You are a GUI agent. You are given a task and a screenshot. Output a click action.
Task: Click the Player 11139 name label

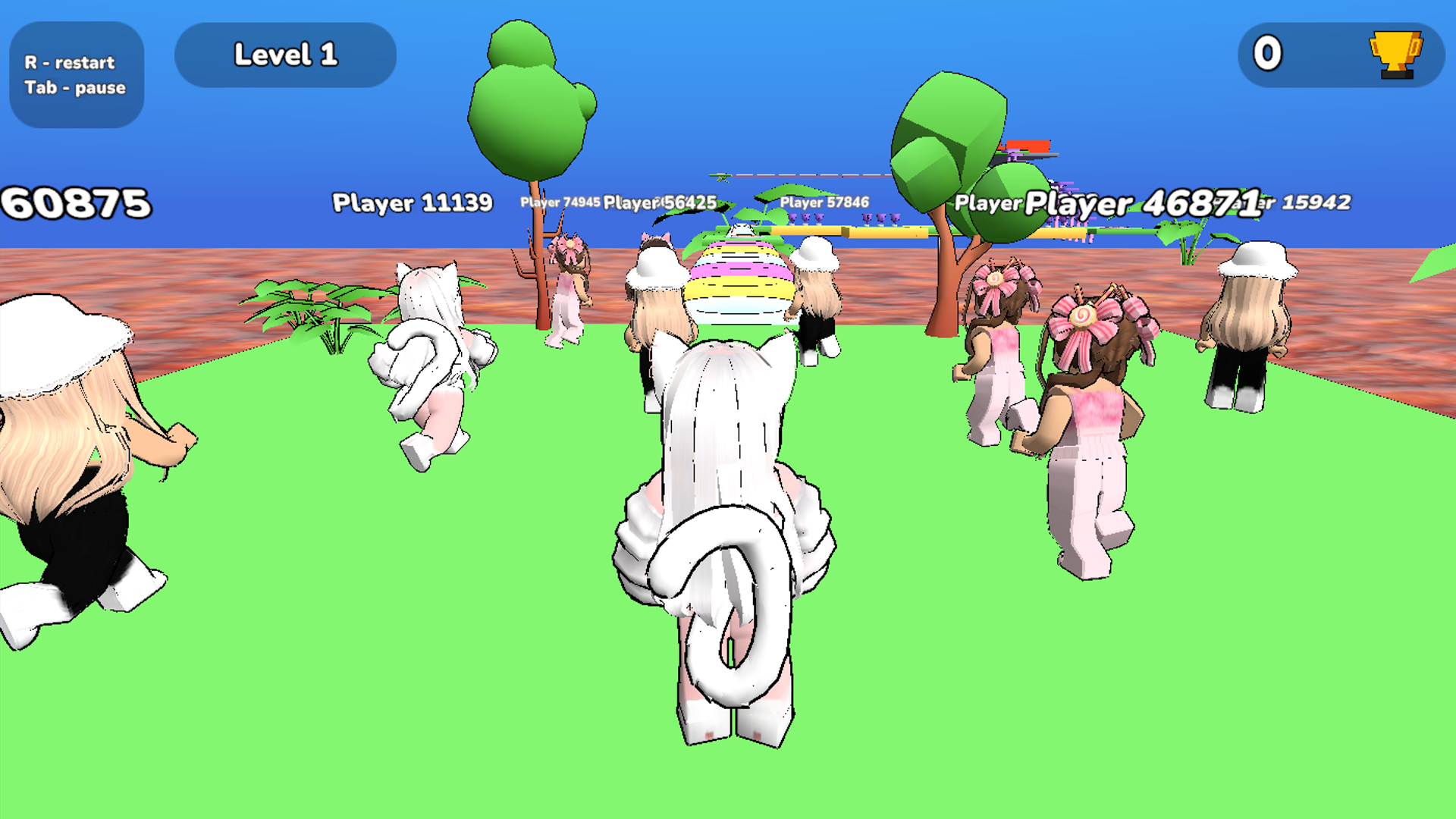coord(412,204)
